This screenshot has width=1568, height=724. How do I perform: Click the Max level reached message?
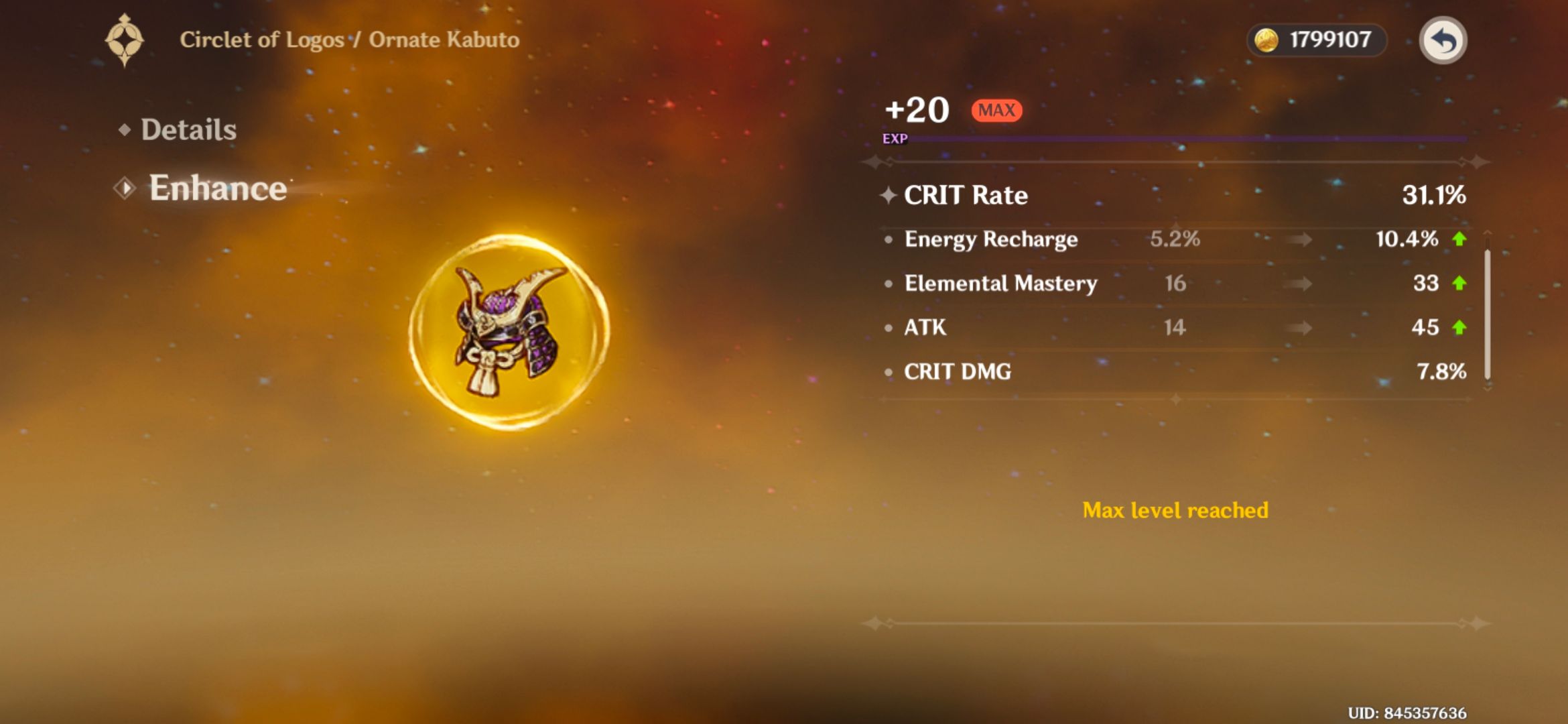click(x=1176, y=510)
